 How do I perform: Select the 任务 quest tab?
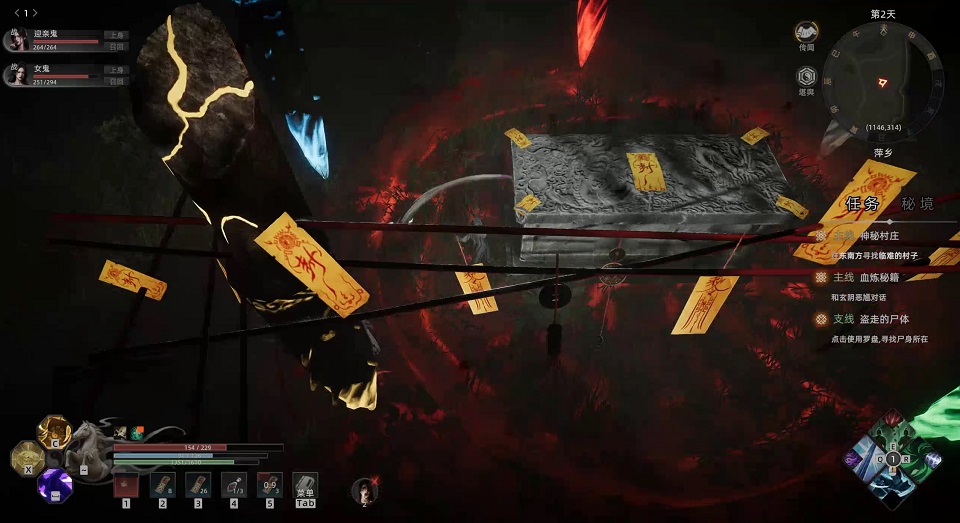[x=862, y=203]
